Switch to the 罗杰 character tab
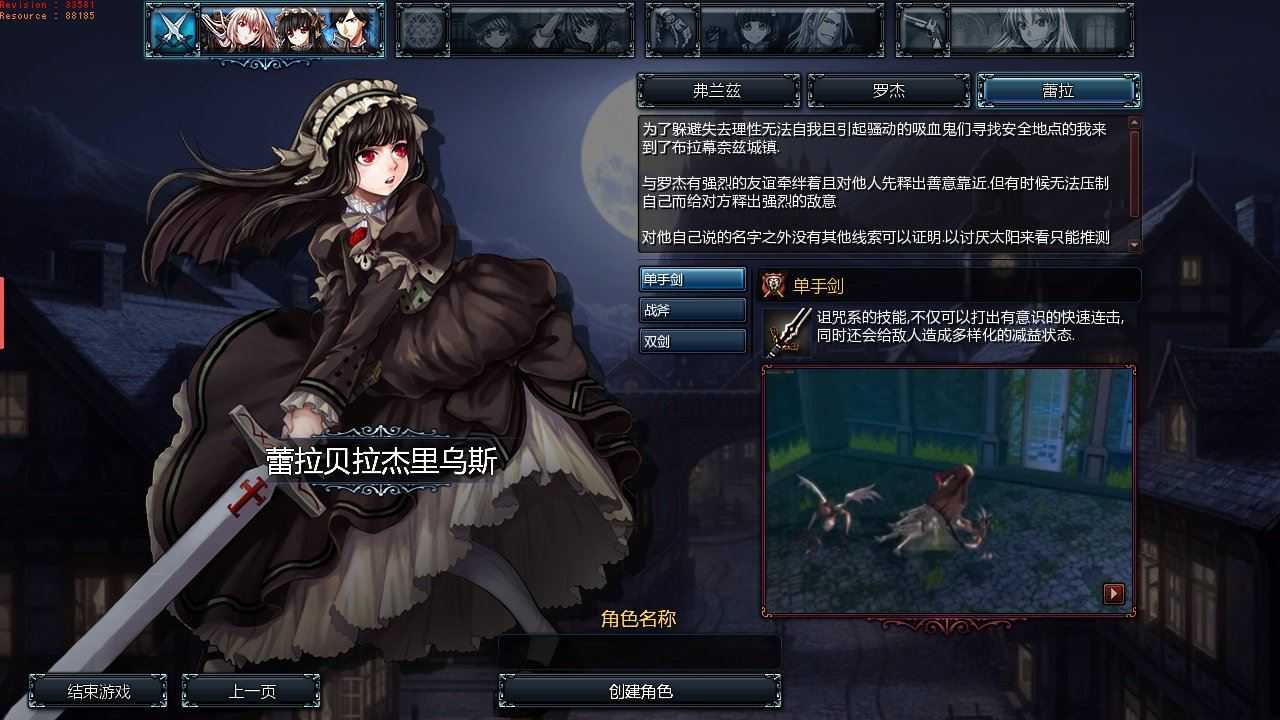 (x=888, y=90)
